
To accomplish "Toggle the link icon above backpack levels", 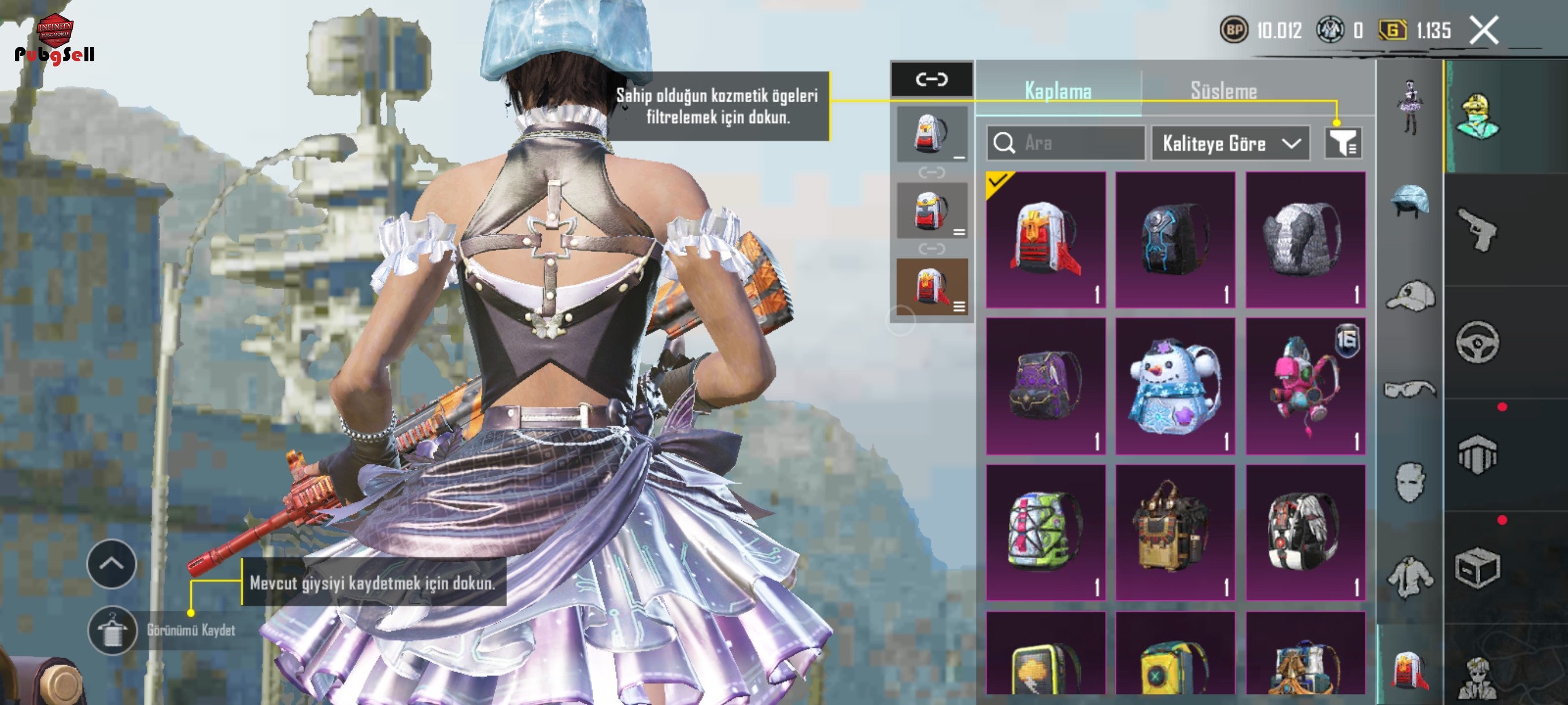I will [931, 79].
